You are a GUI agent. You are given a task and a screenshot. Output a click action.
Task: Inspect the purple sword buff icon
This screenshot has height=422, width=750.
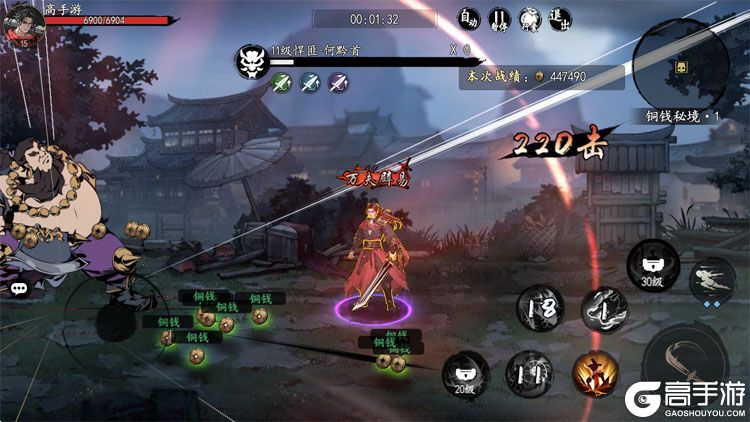[x=338, y=82]
